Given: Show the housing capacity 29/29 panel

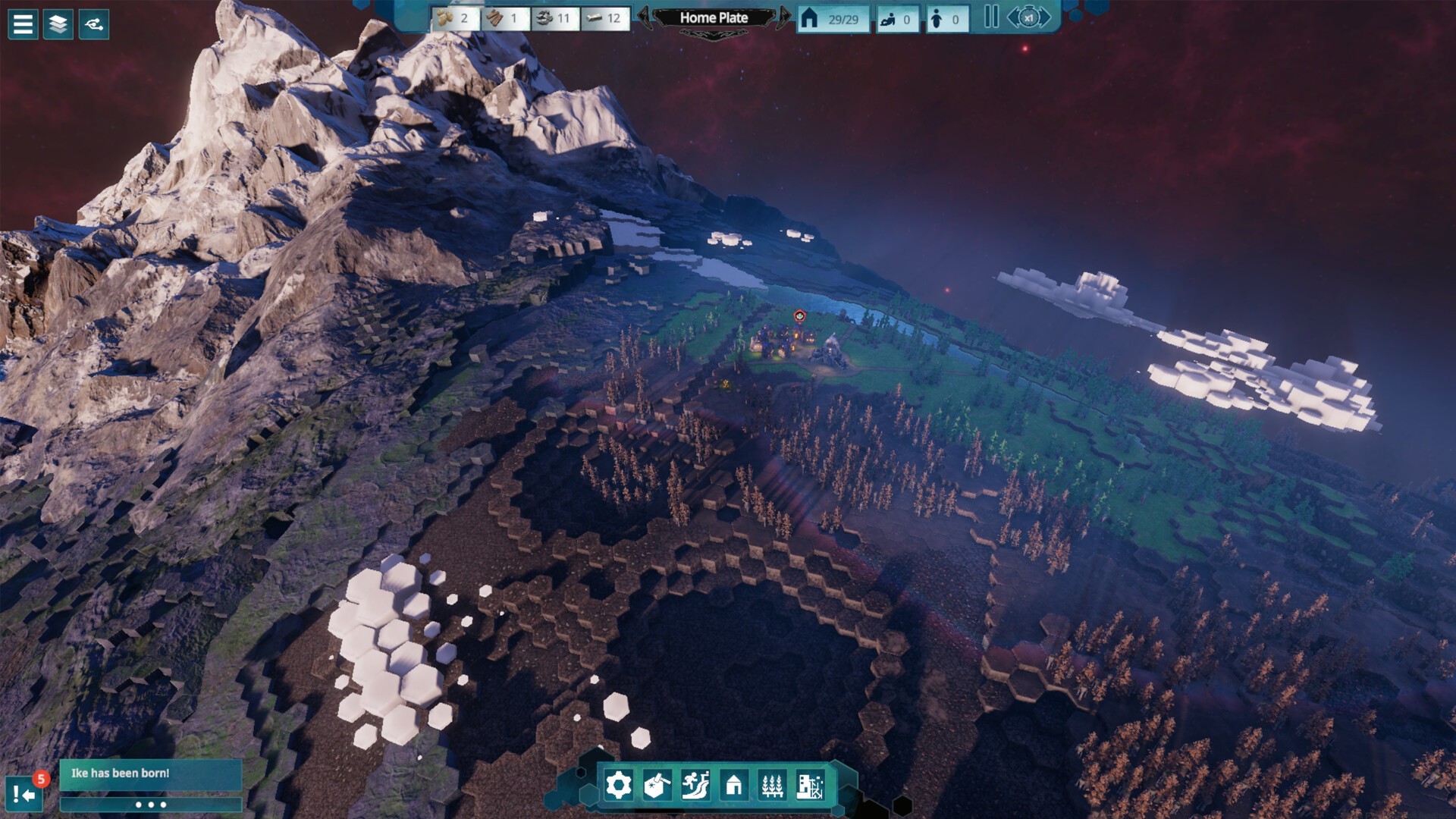Looking at the screenshot, I should coord(833,19).
